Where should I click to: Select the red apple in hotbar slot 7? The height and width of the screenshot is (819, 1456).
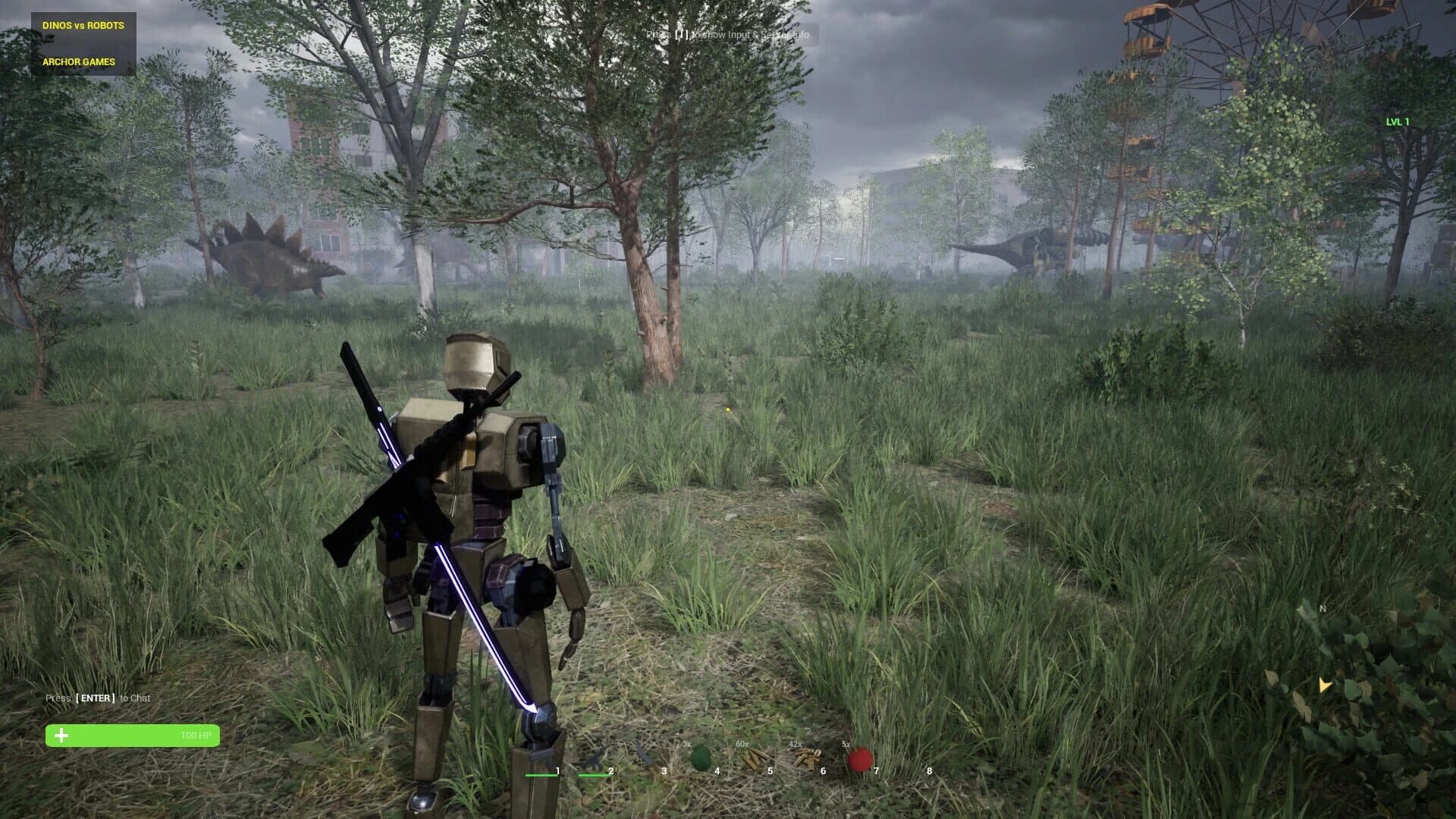click(859, 756)
